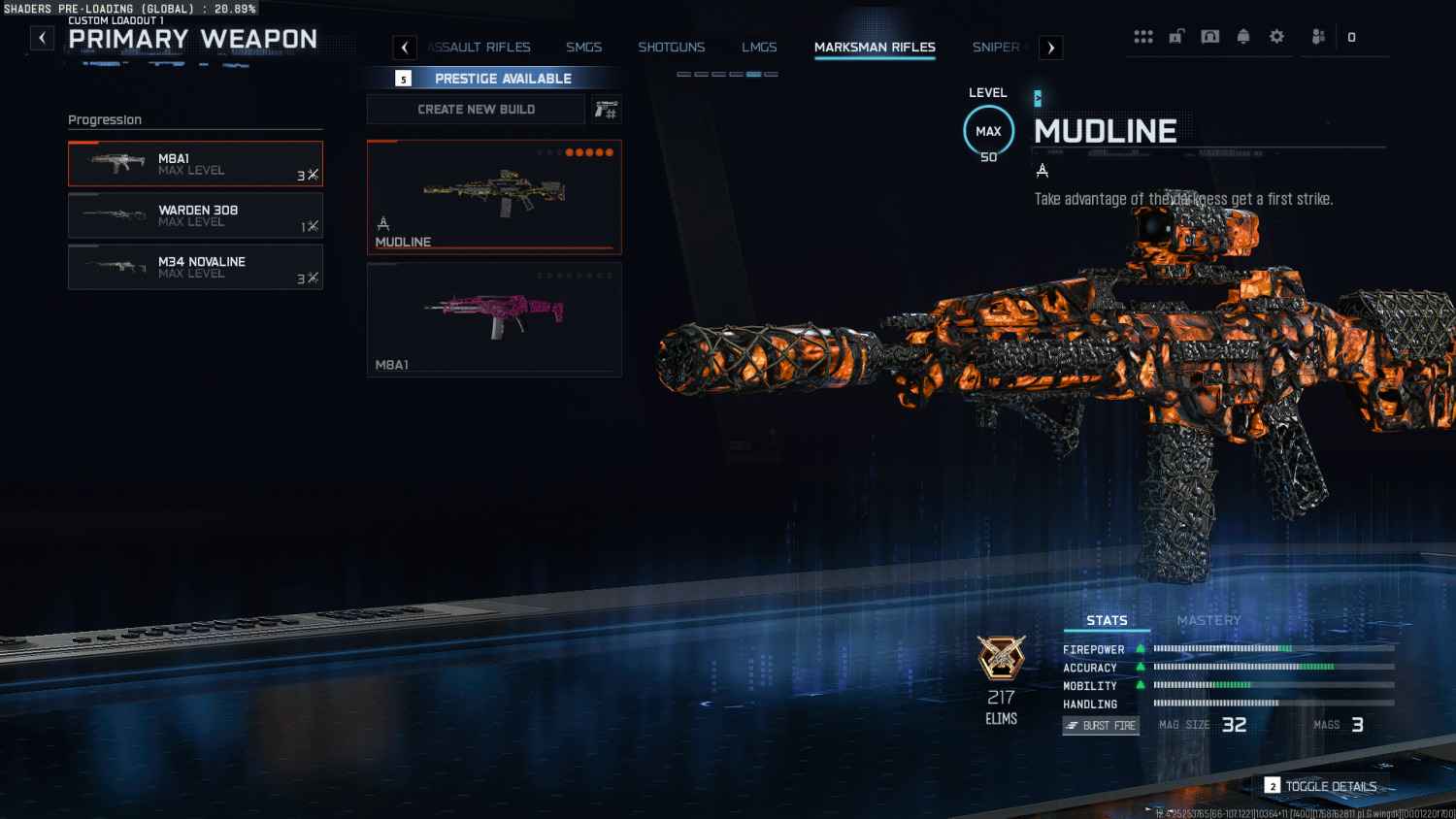The height and width of the screenshot is (819, 1456).
Task: Choose the pink M8A1 build tile
Action: (494, 319)
